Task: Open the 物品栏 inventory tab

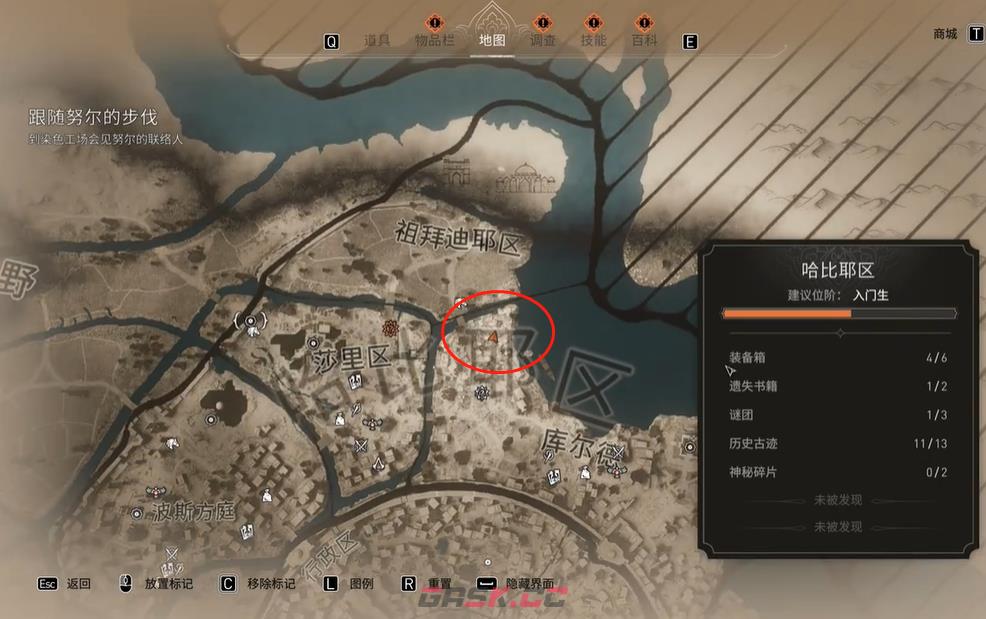Action: (x=435, y=41)
